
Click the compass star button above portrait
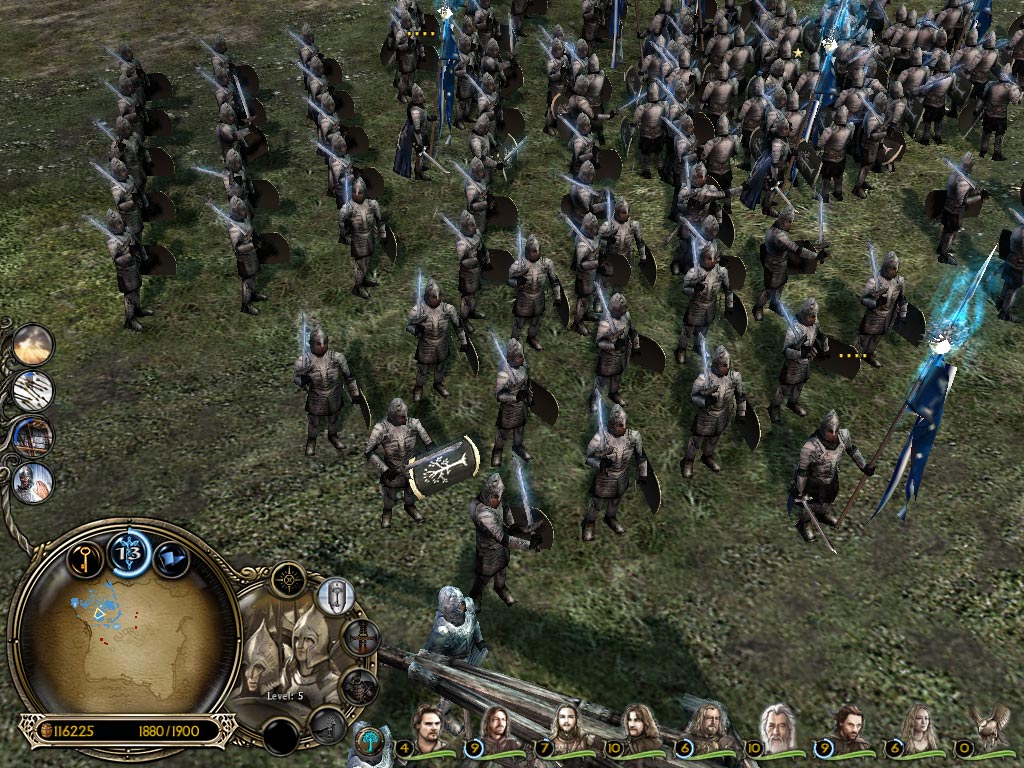click(288, 579)
